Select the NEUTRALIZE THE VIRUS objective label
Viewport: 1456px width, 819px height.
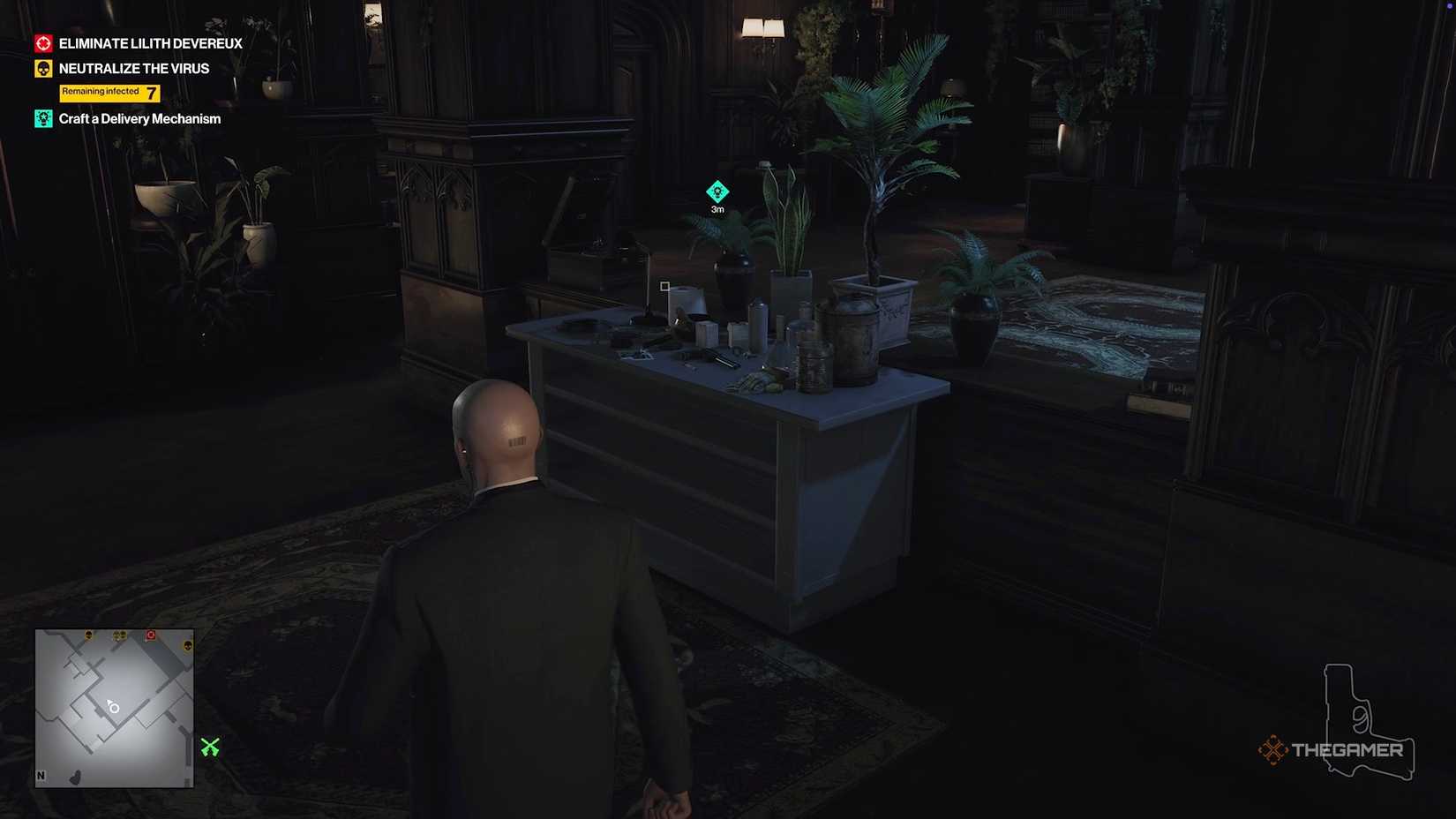(x=133, y=68)
